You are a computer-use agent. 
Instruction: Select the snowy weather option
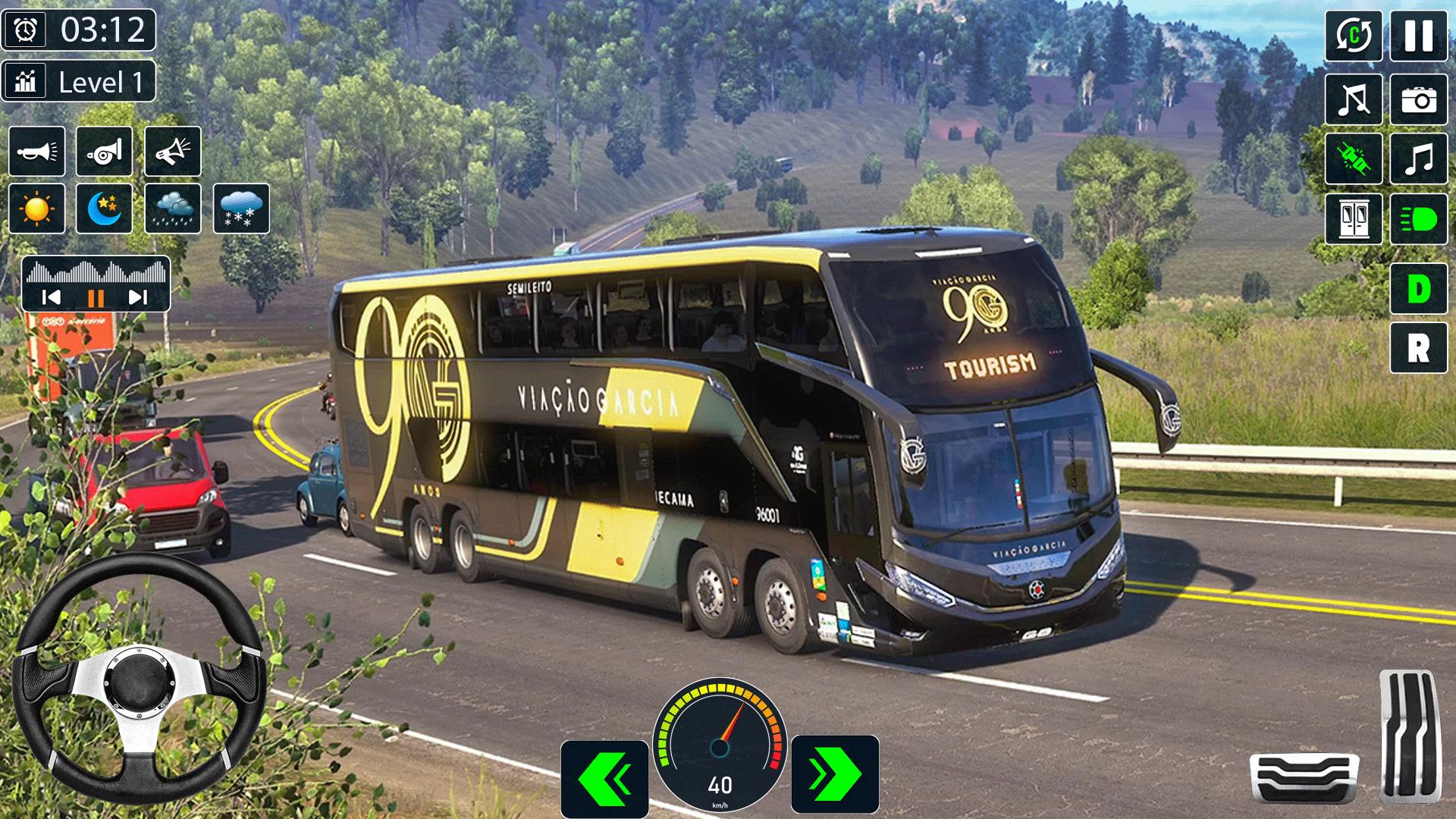[241, 209]
